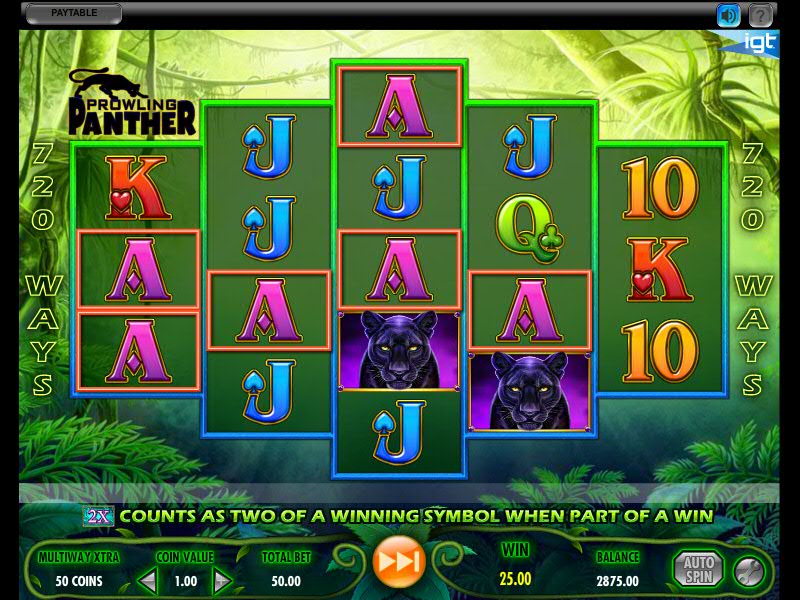Increase coin value with the right arrow
Viewport: 800px width, 600px height.
[x=222, y=580]
